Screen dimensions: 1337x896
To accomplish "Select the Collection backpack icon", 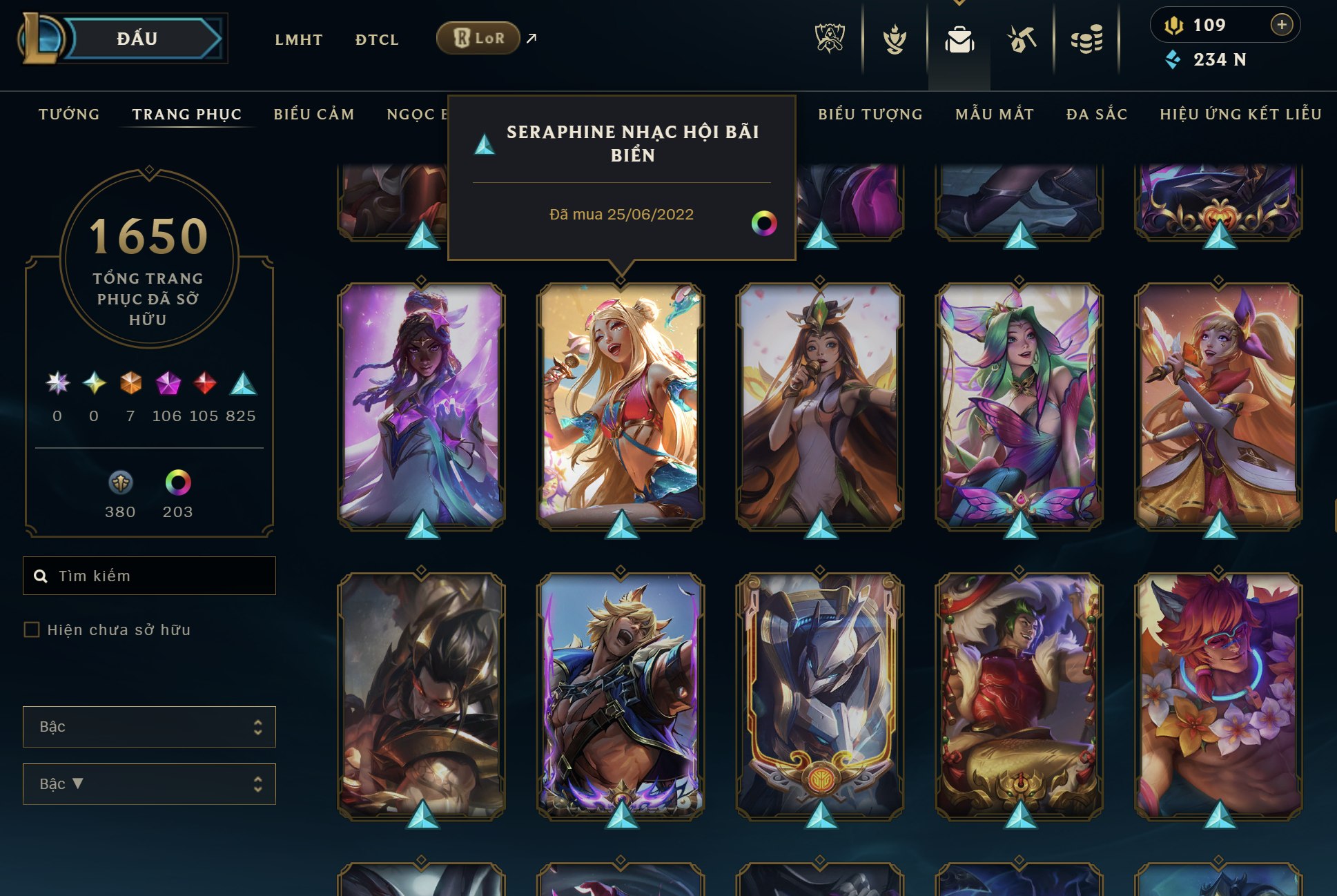I will 957,39.
